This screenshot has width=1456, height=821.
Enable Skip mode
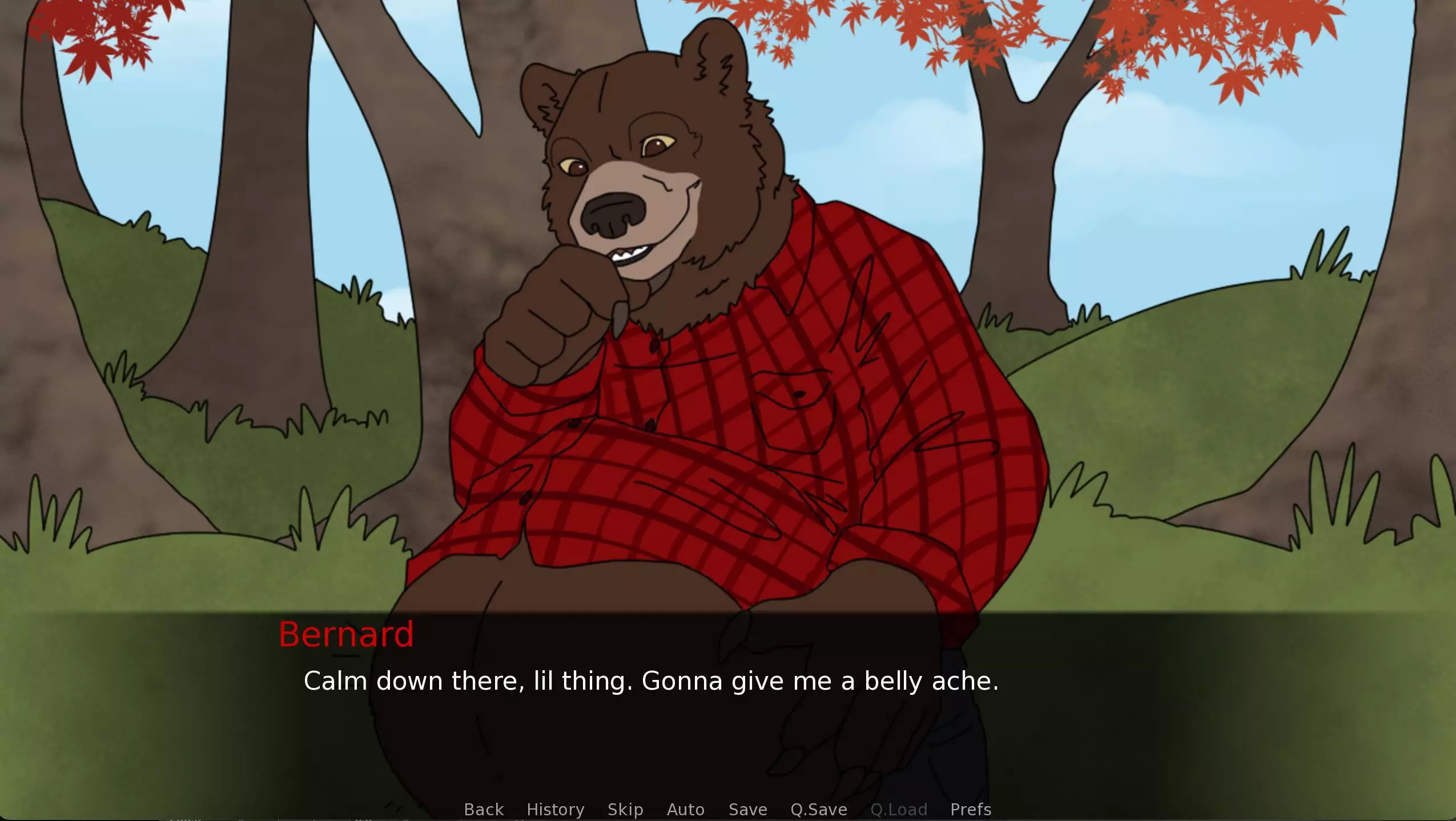(626, 809)
